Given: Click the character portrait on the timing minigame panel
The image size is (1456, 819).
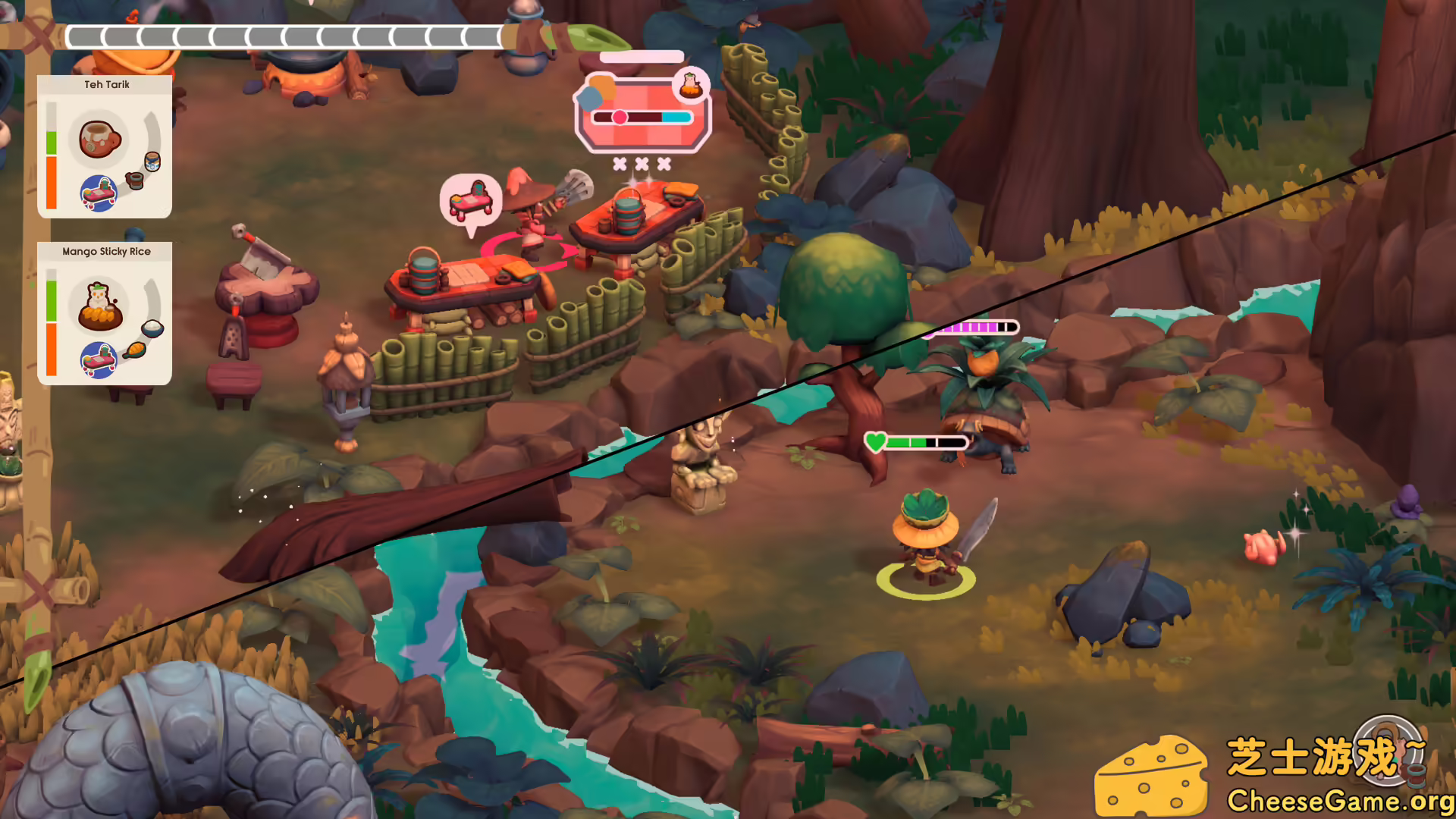Looking at the screenshot, I should click(691, 85).
